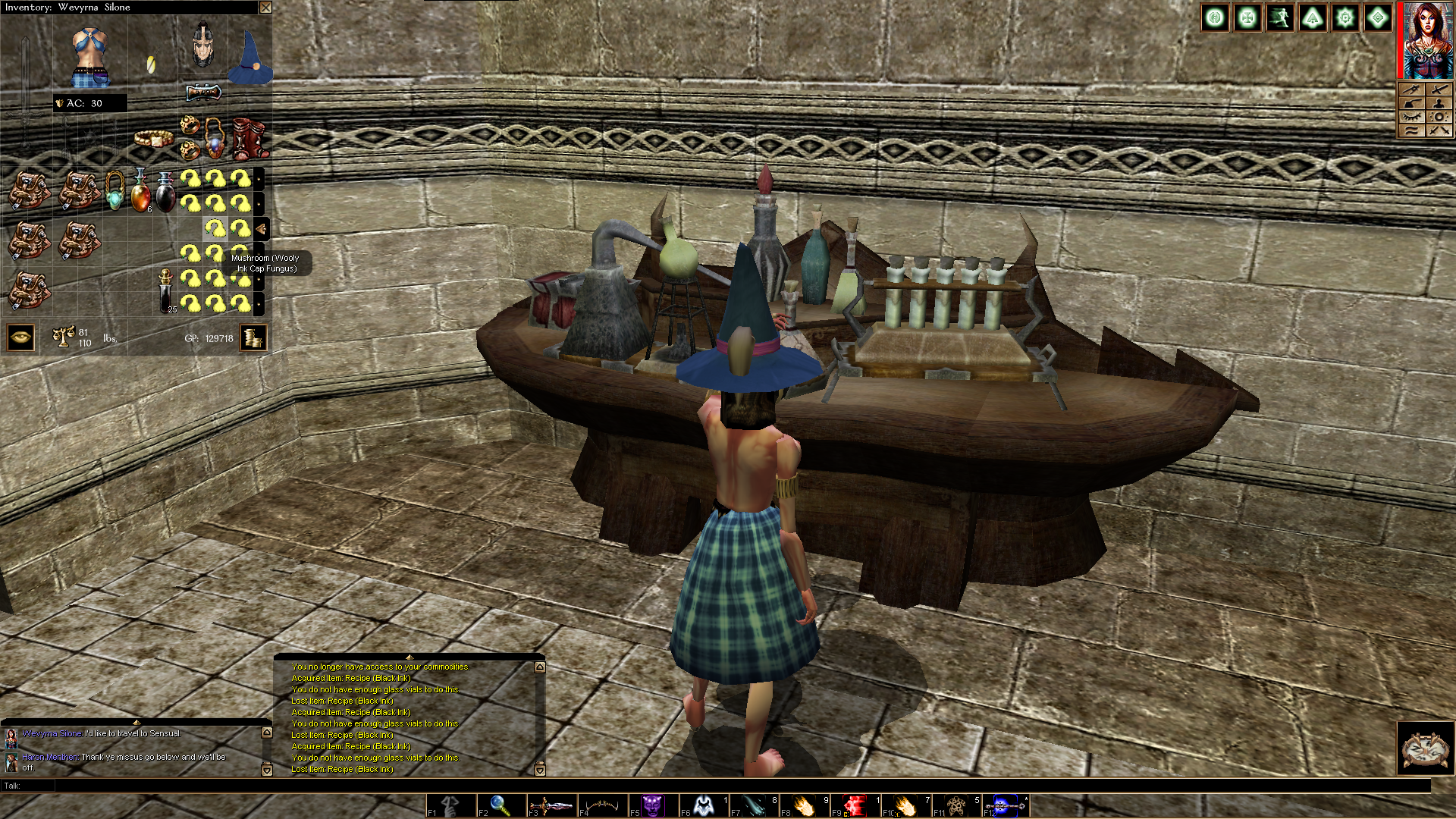Select the F12 blue glowing staff quickslot

(x=1006, y=805)
